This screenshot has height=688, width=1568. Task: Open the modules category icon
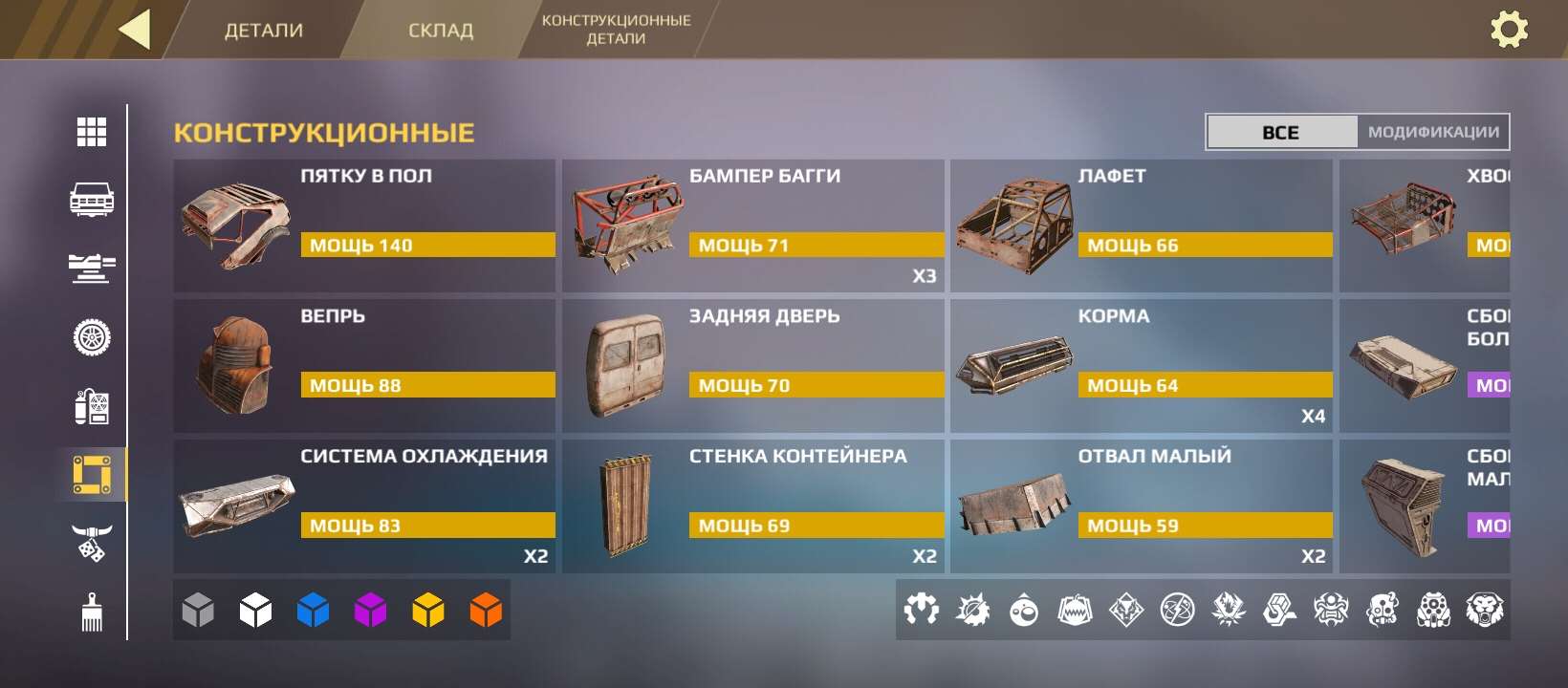pyautogui.click(x=91, y=408)
